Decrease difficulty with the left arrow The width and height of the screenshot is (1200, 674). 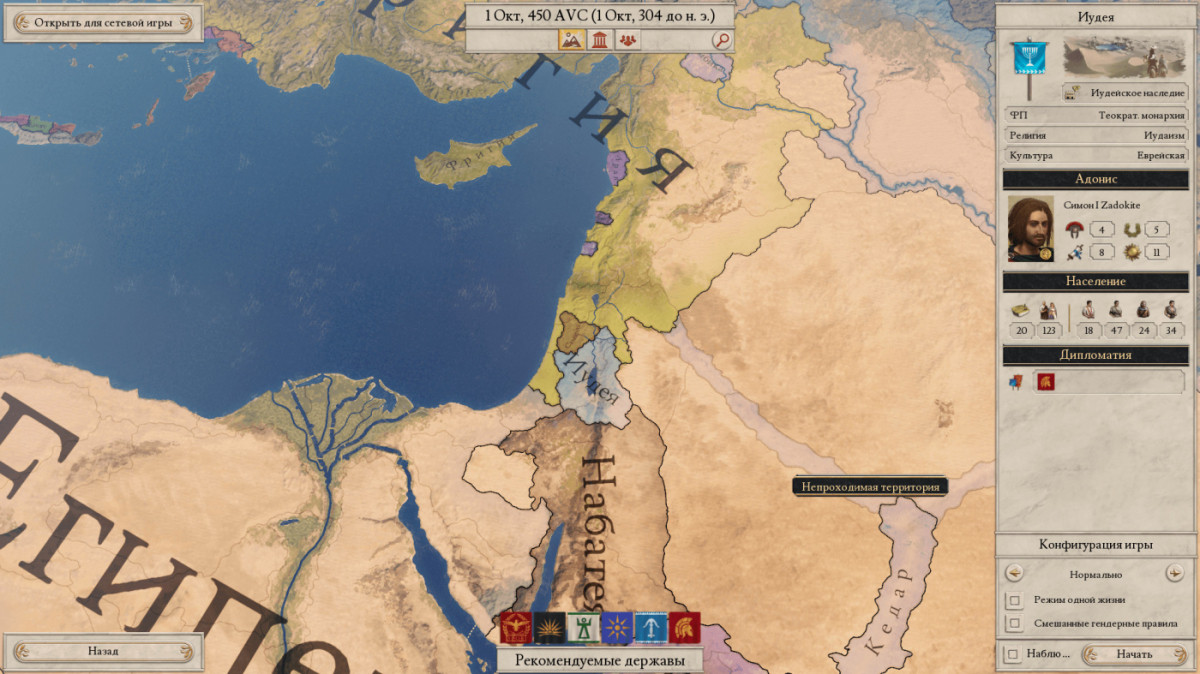tap(1015, 573)
